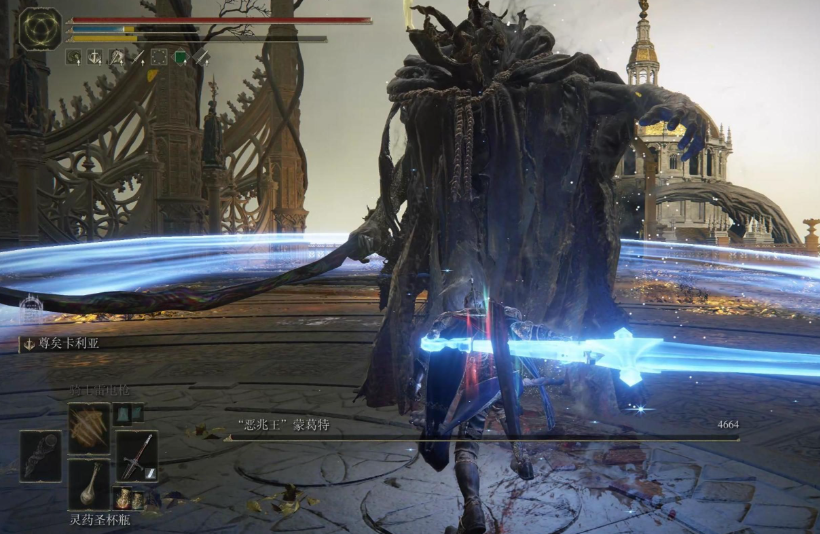Viewport: 820px width, 534px height.
Task: Click the left-hand armament slot
Action: (x=40, y=455)
